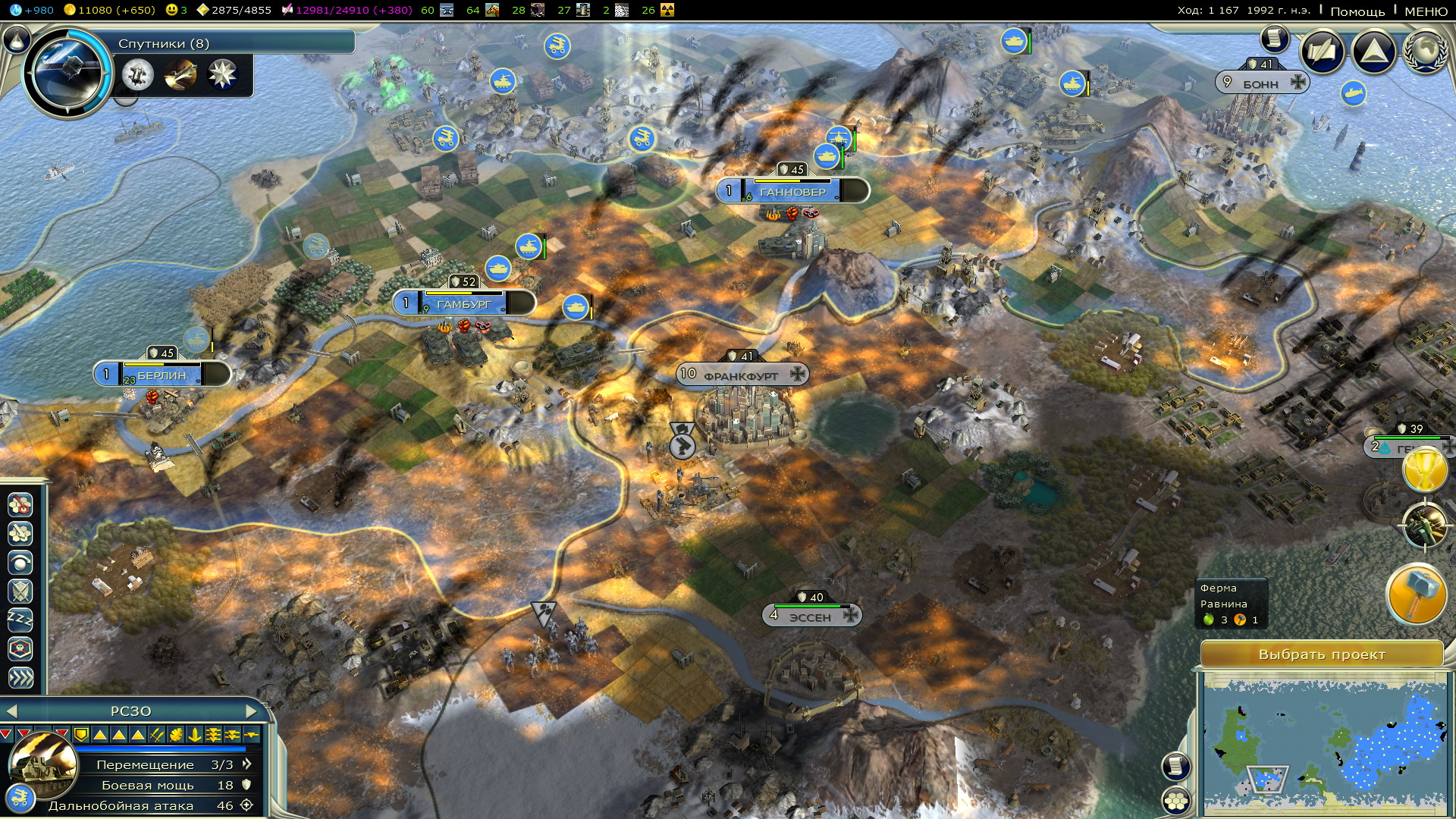Select the Берлин city banner
The width and height of the screenshot is (1456, 819).
(162, 375)
